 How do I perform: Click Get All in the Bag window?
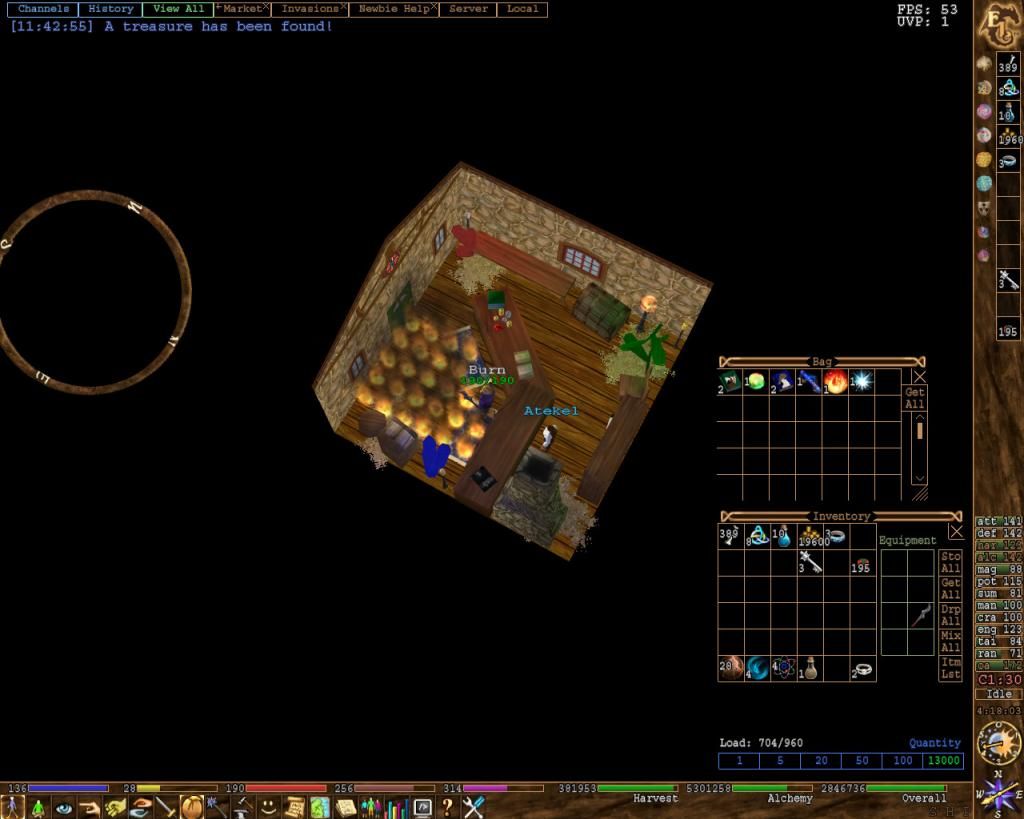click(914, 398)
